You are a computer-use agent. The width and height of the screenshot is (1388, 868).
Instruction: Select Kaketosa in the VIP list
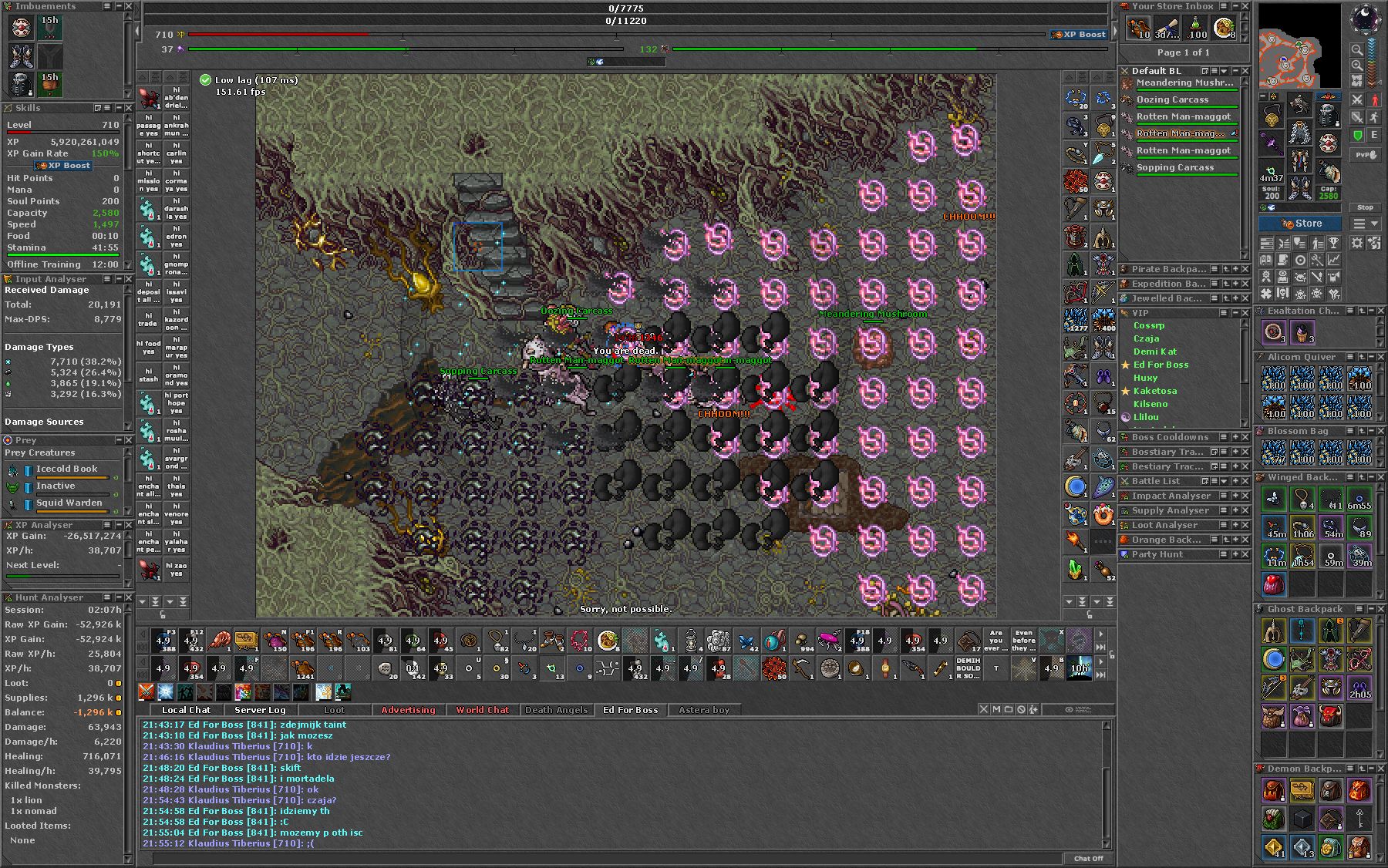click(1154, 391)
